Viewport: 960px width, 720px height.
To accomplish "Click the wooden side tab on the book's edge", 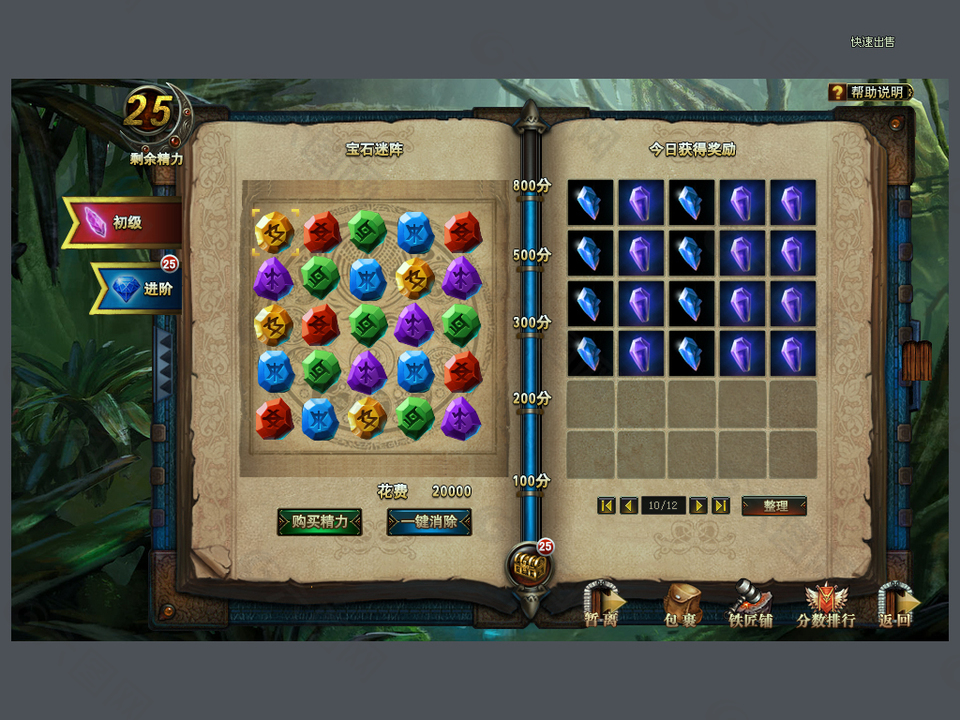I will tap(916, 362).
